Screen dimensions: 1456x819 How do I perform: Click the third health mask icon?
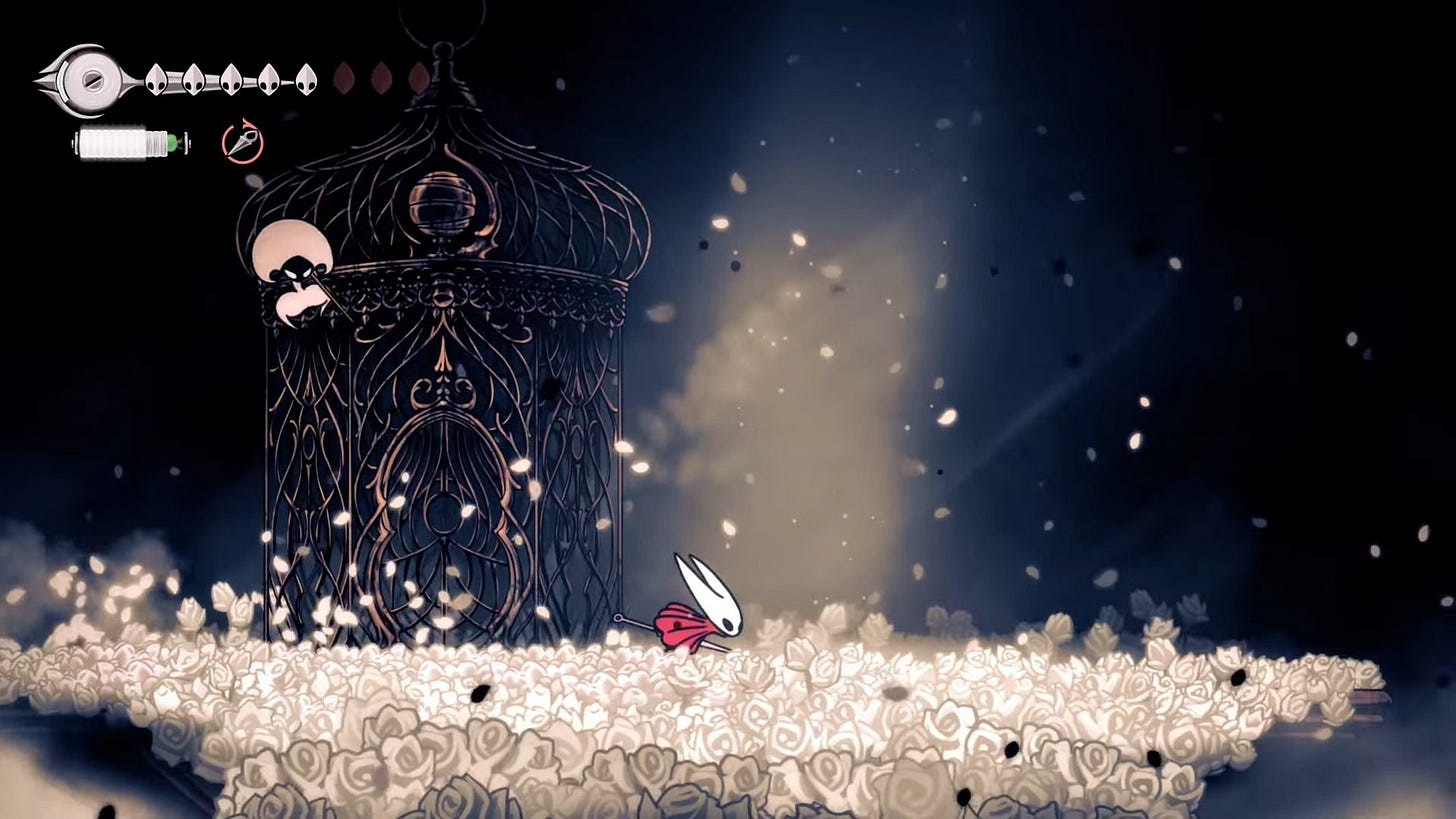(228, 78)
